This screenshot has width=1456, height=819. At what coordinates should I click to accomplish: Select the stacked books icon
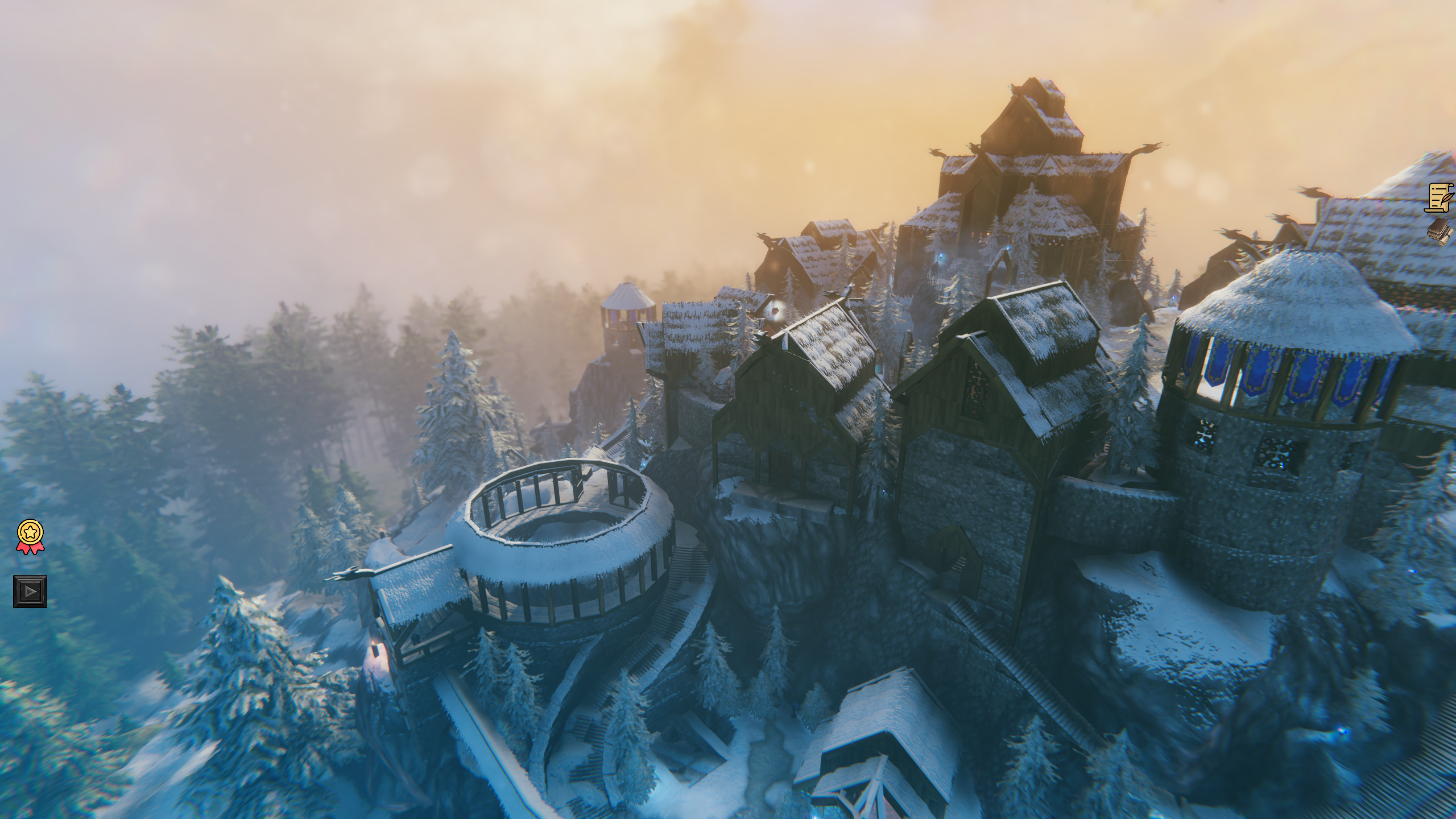tap(1440, 231)
